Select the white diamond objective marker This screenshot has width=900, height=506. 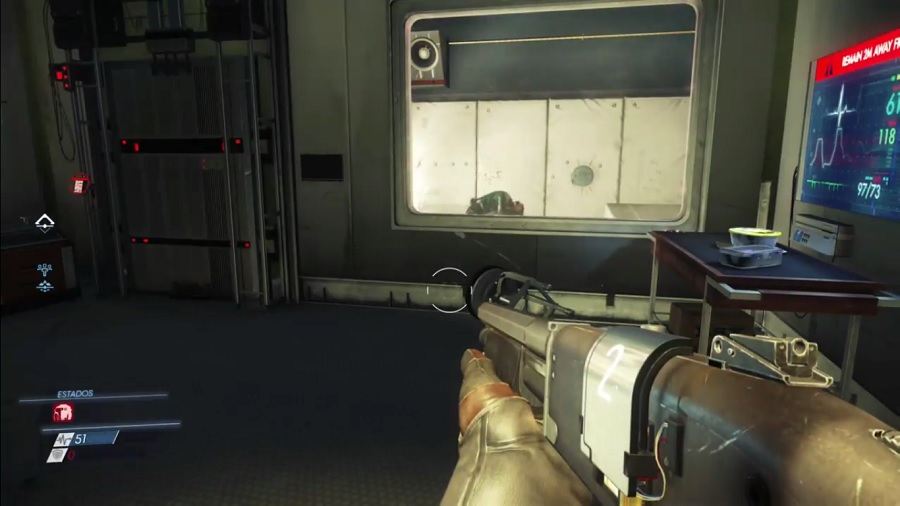(45, 221)
